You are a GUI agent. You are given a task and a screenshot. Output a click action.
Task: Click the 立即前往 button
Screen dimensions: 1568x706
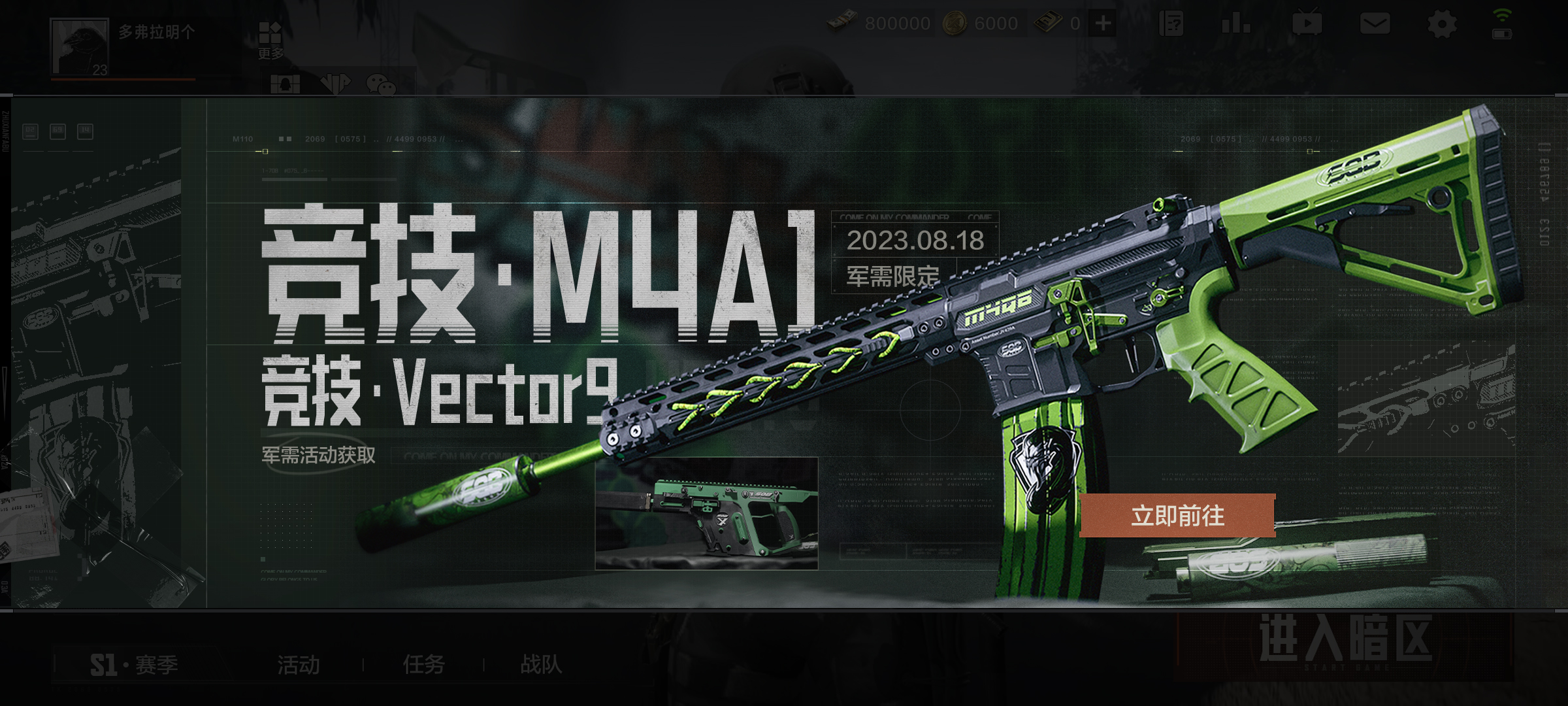click(x=1177, y=516)
